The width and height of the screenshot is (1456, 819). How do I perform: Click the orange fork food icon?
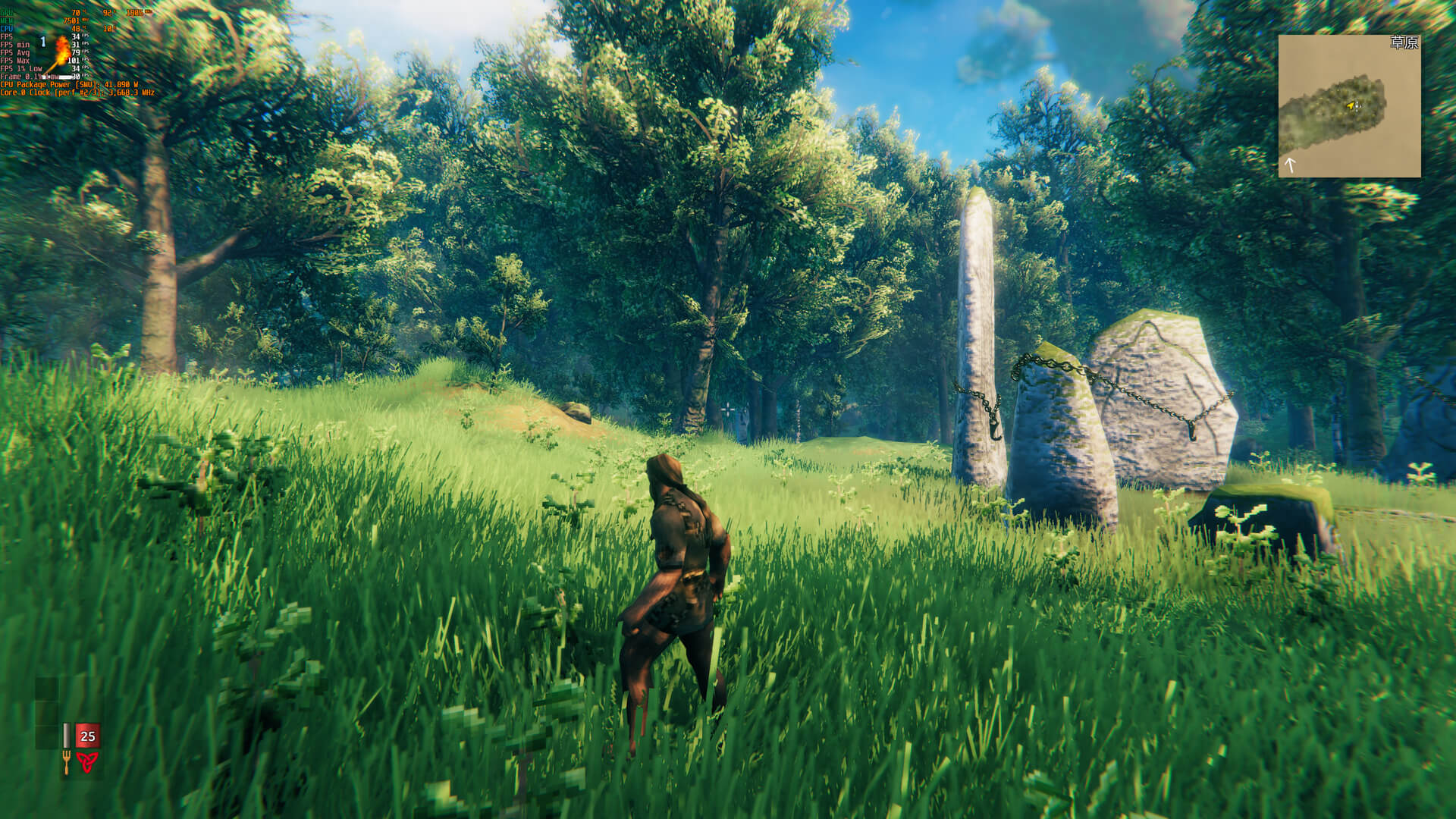[x=66, y=762]
